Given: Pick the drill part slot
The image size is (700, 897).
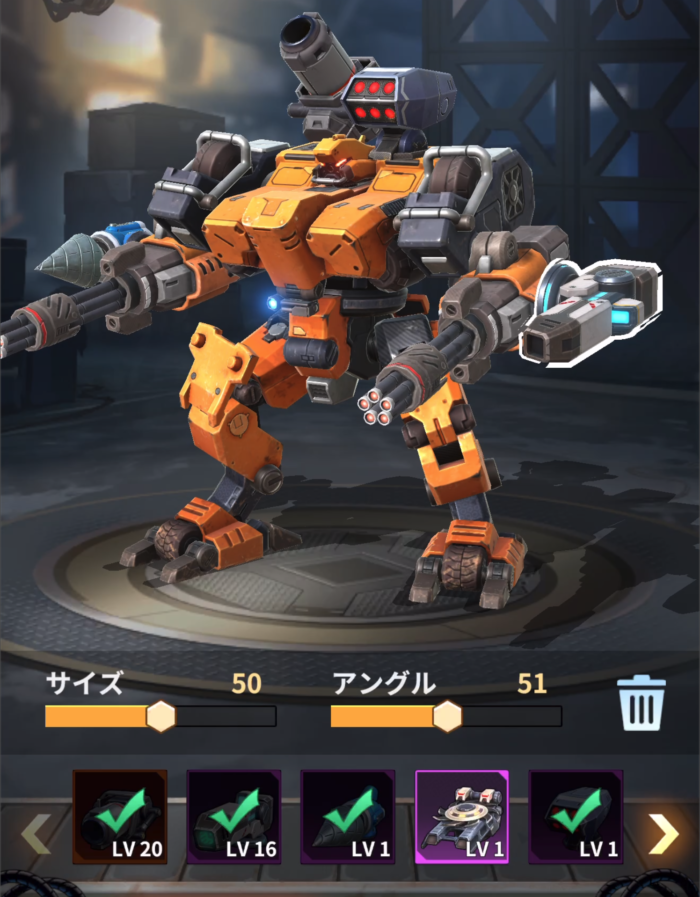Looking at the screenshot, I should 348,817.
